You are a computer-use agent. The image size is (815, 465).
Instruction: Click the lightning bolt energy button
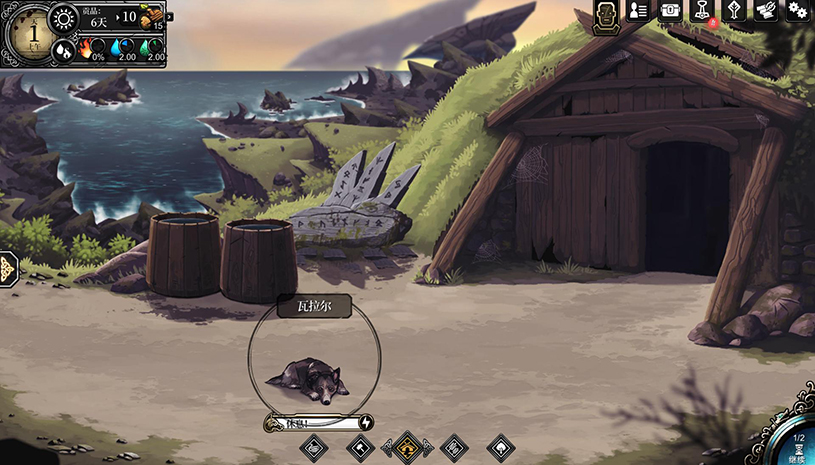tap(365, 423)
